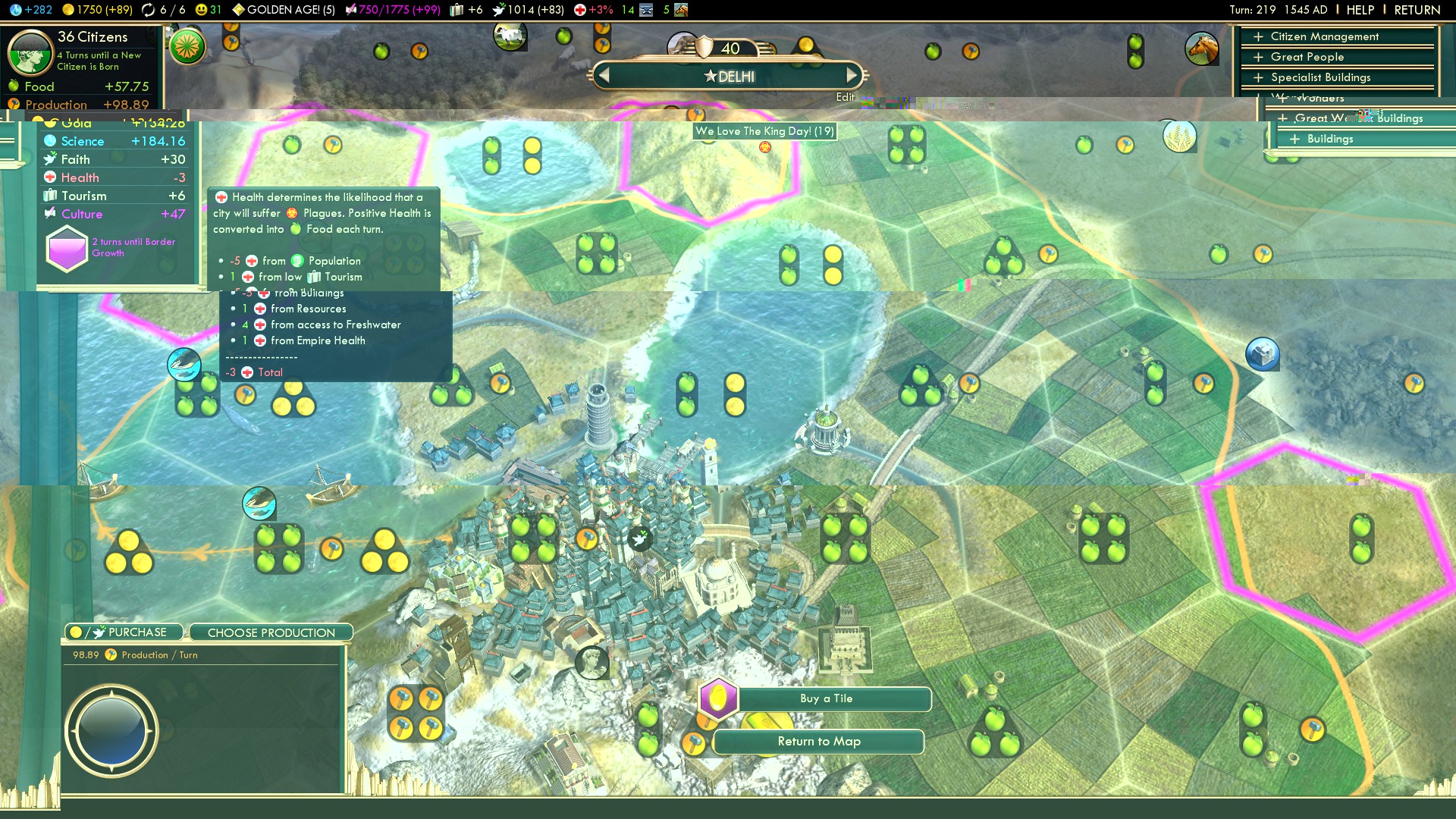Click the purple border growth hexagon

point(67,249)
